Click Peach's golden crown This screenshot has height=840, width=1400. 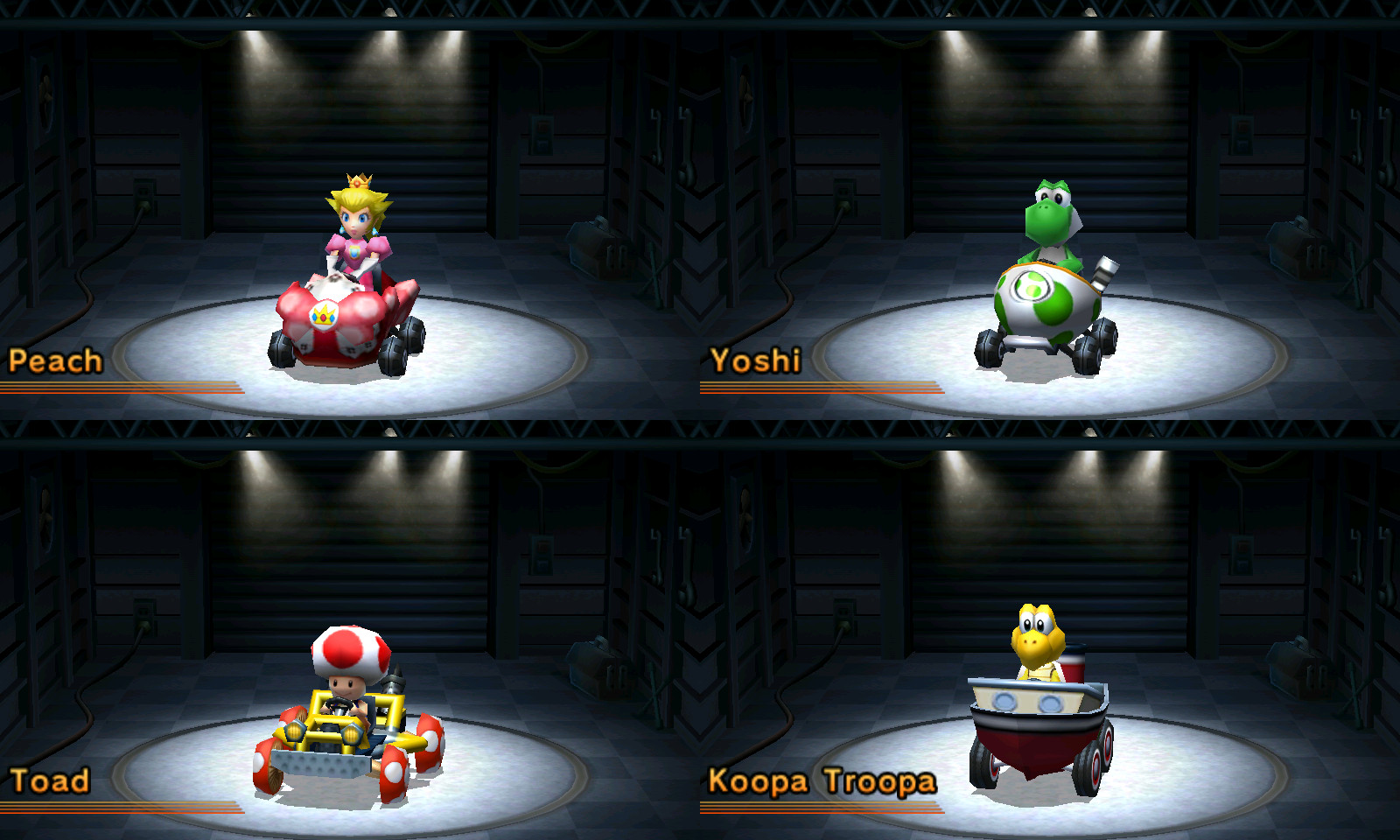(x=358, y=181)
